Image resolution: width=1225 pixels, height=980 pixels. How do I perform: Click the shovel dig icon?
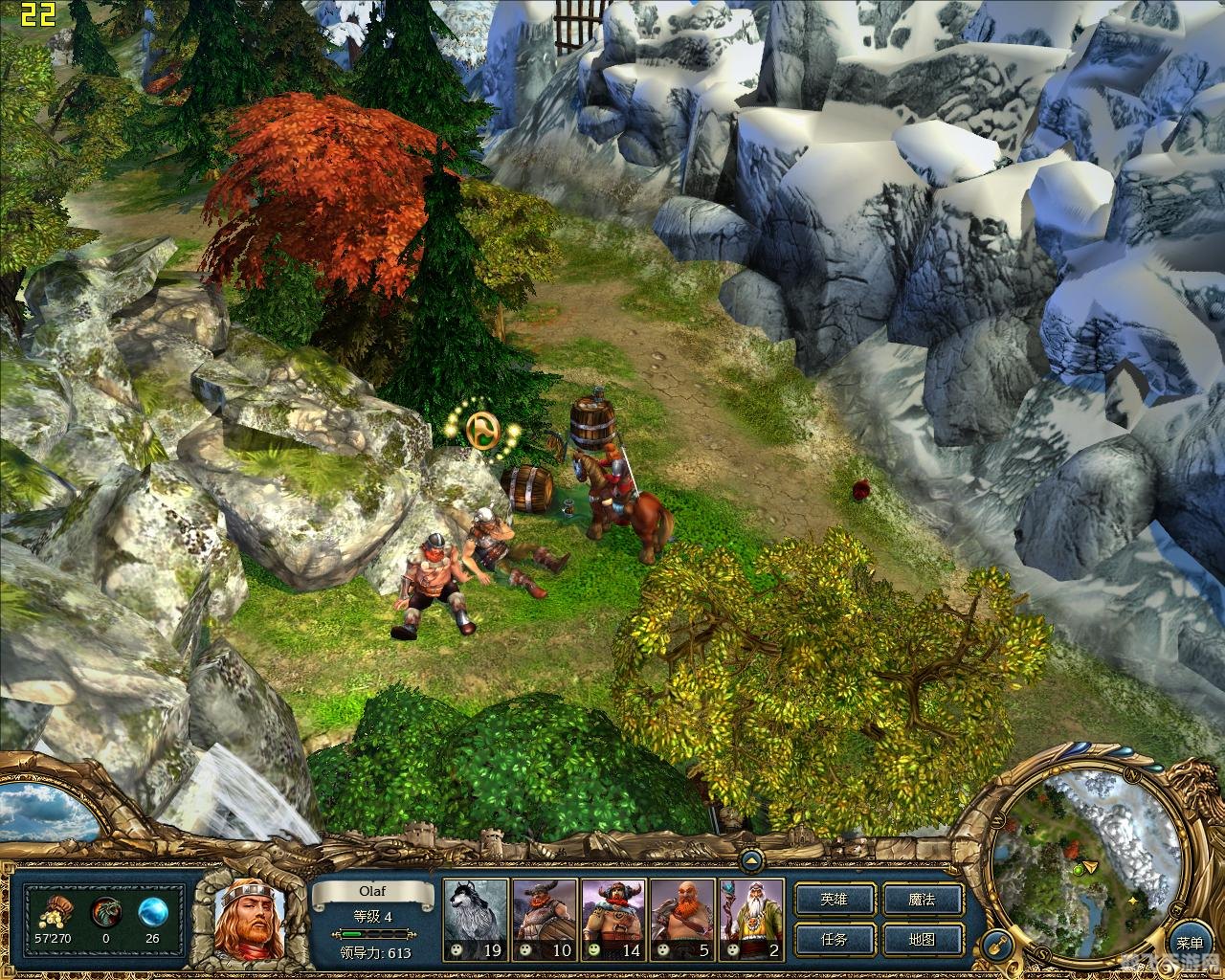998,945
